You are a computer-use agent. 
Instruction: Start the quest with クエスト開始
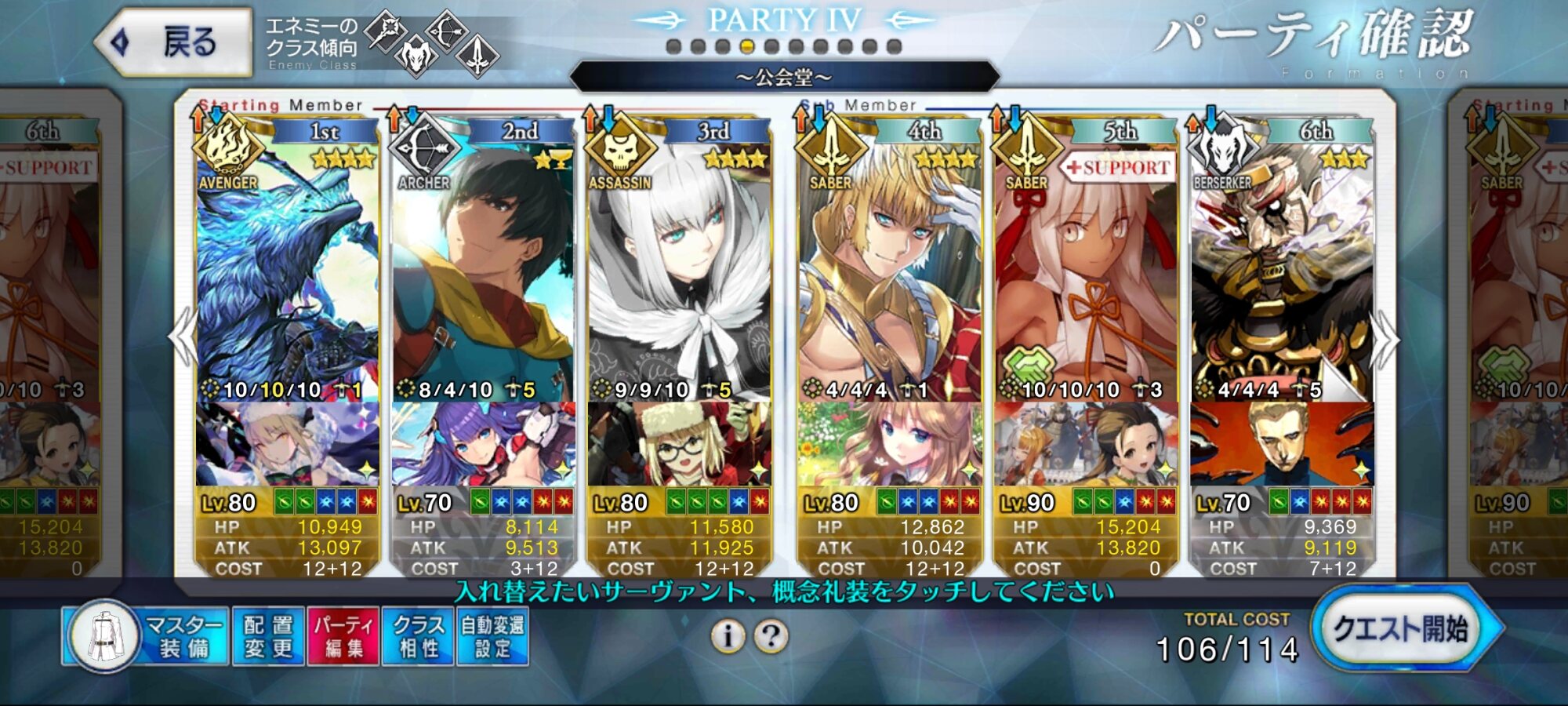pos(1402,630)
